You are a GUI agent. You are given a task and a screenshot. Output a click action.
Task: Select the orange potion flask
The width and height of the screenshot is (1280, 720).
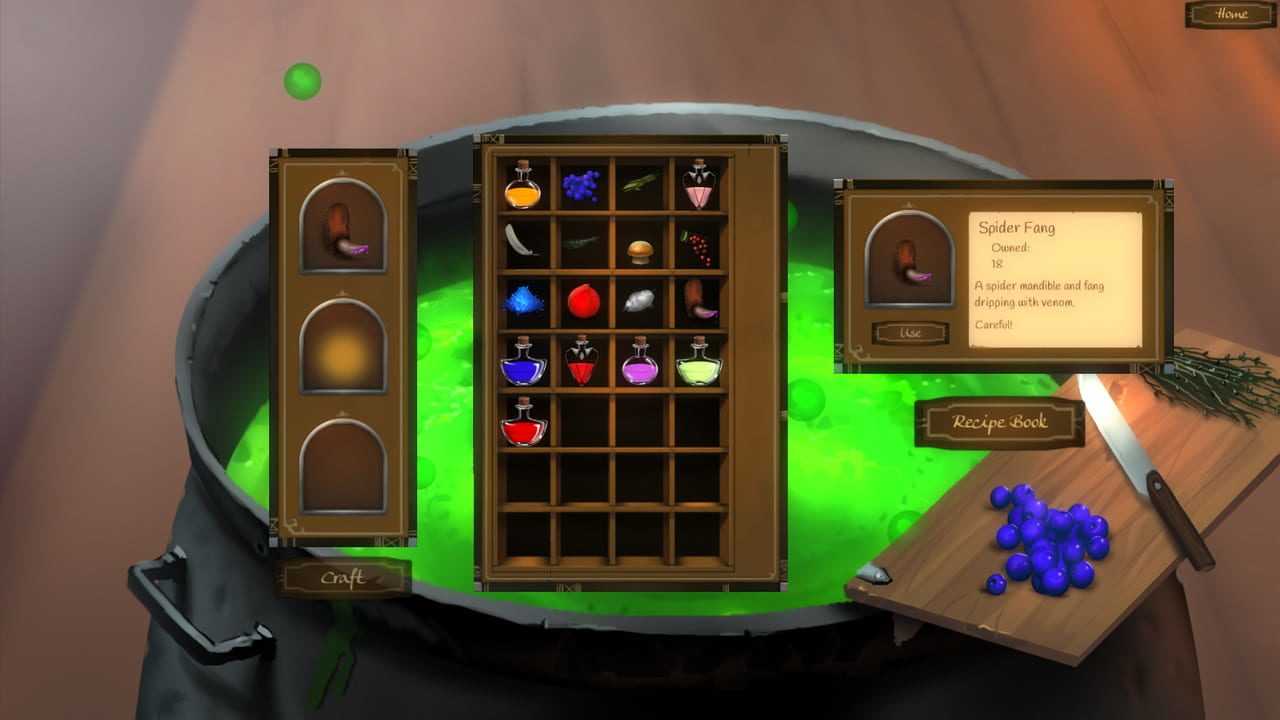coord(522,186)
